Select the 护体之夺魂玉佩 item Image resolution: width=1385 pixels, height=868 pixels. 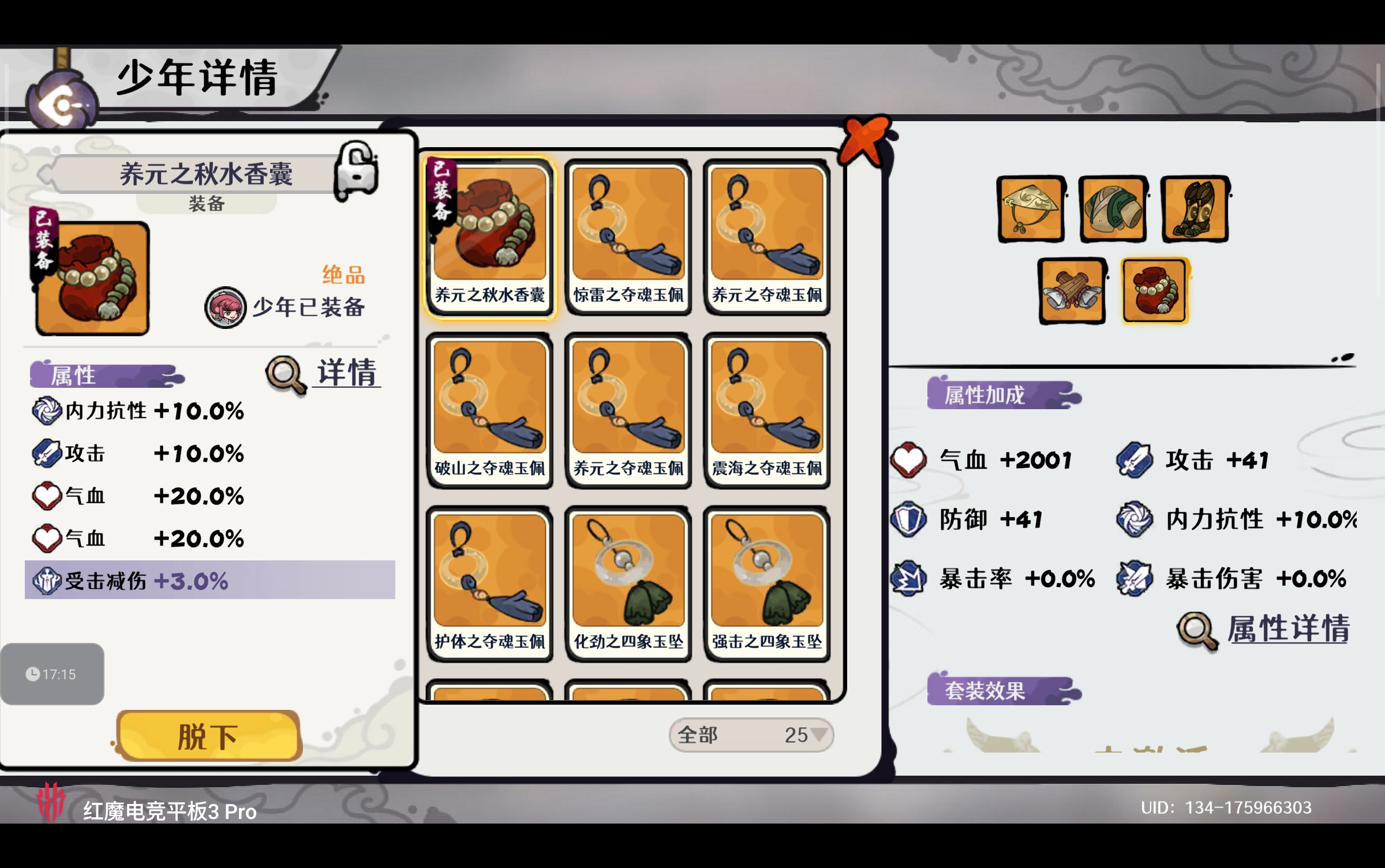[x=489, y=583]
